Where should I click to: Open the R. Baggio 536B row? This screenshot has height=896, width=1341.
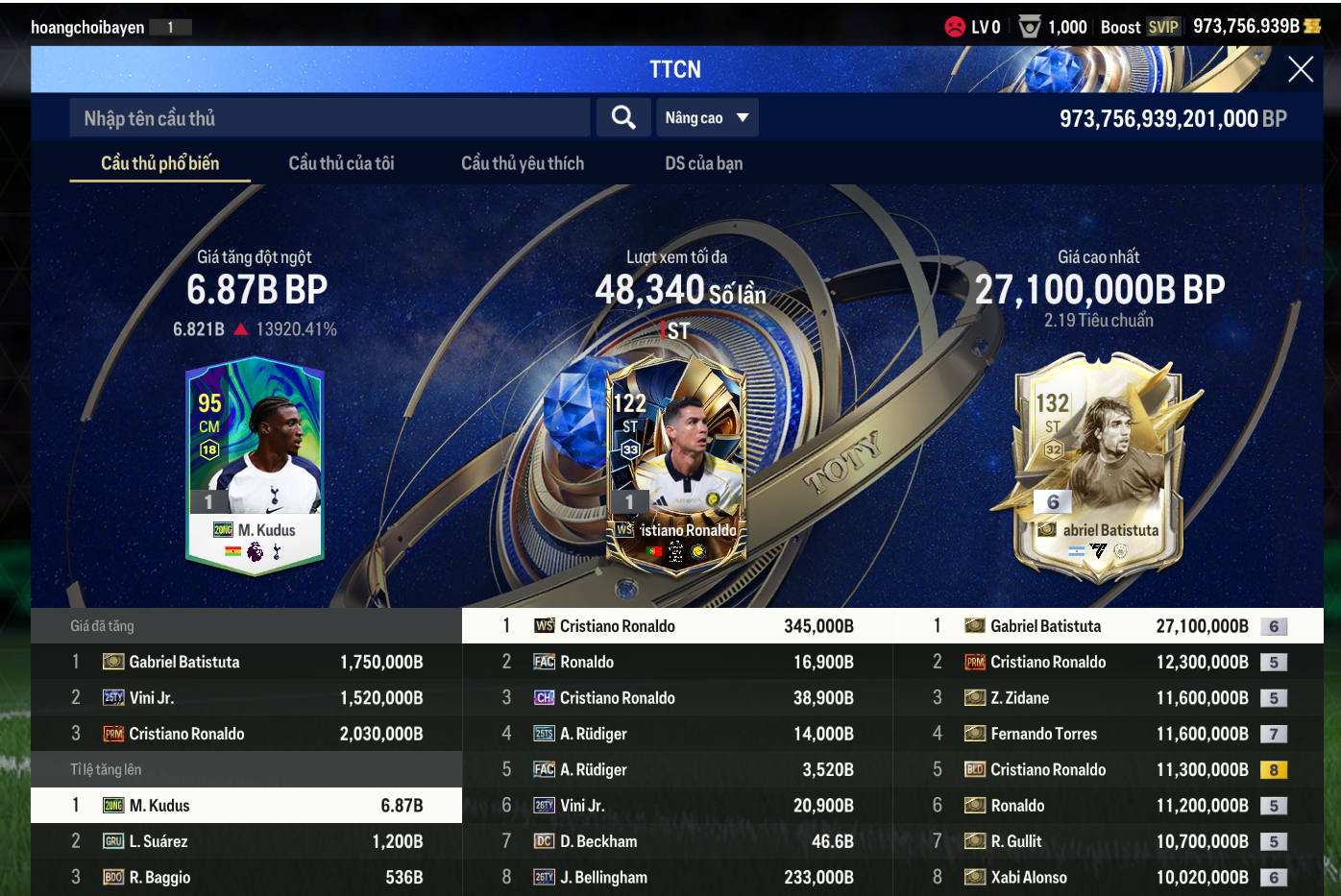246,877
